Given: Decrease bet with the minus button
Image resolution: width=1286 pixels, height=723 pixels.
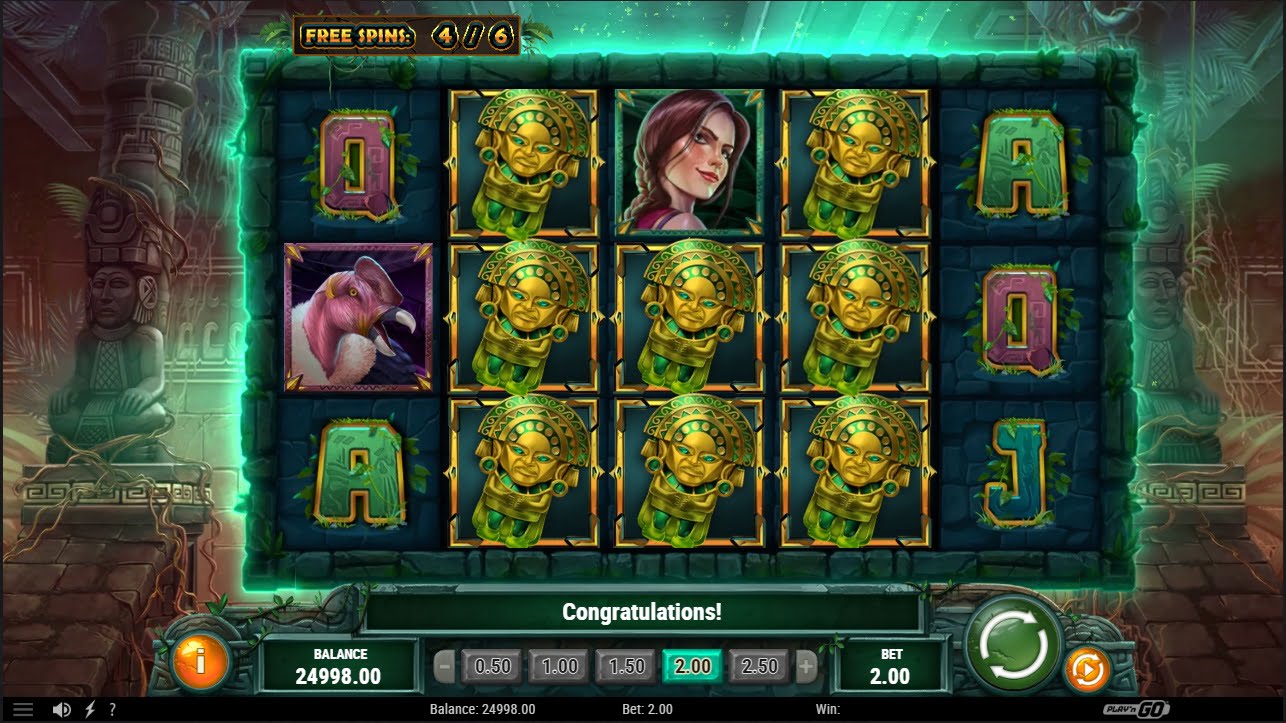Looking at the screenshot, I should (445, 666).
